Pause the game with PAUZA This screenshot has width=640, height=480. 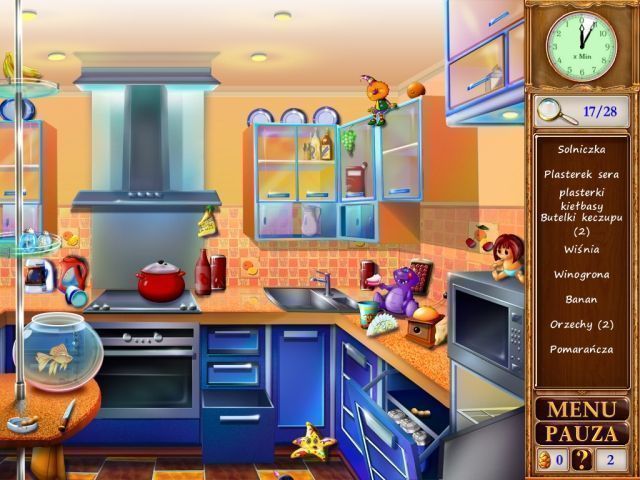tap(582, 433)
